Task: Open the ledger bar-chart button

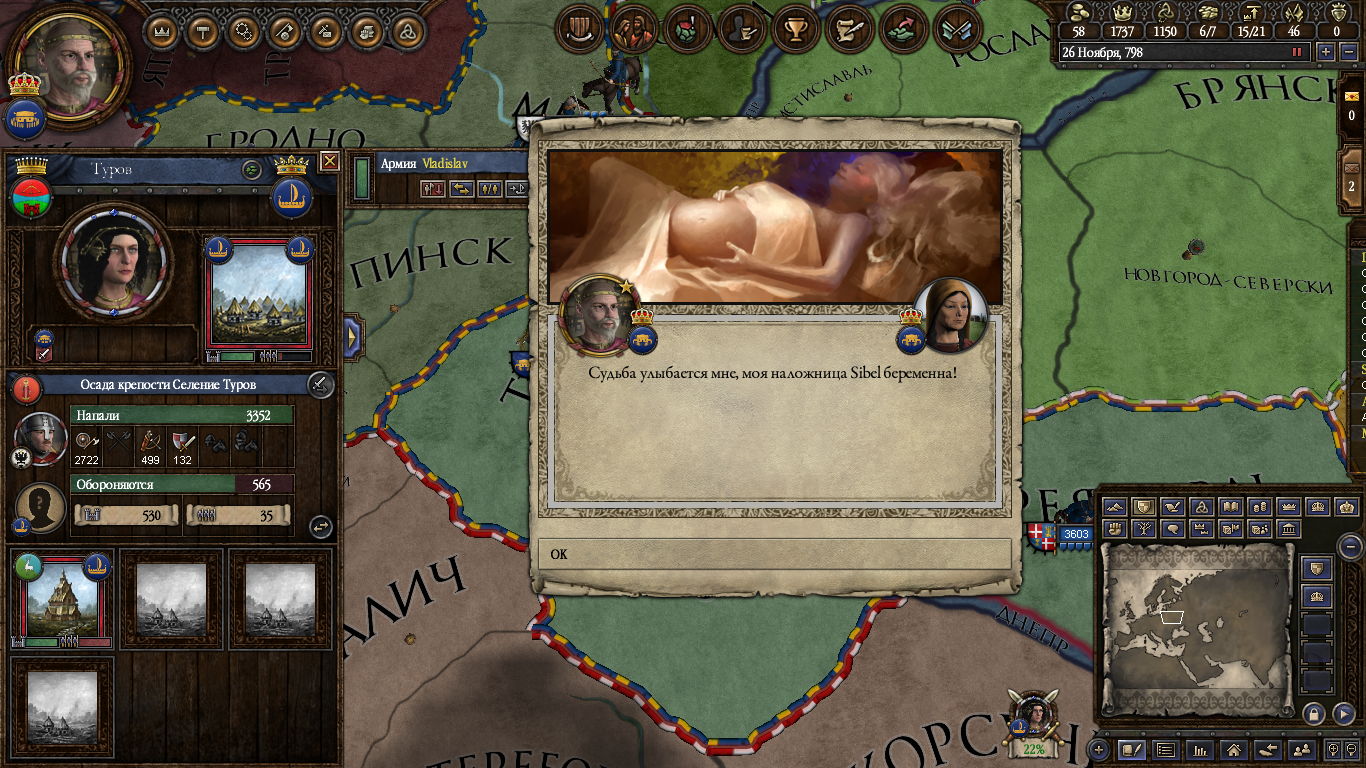Action: coord(1199,749)
